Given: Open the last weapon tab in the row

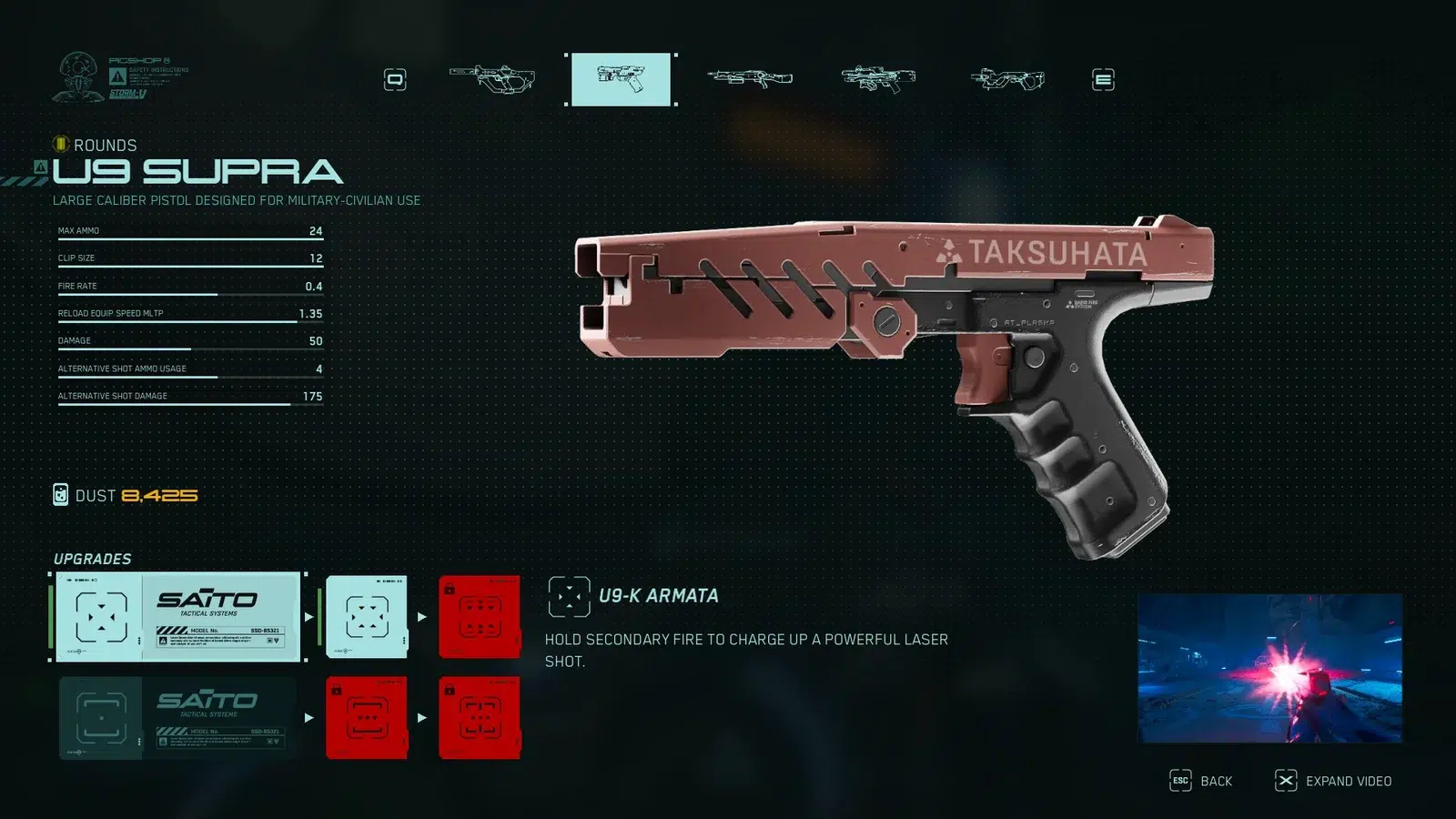Looking at the screenshot, I should point(1007,80).
